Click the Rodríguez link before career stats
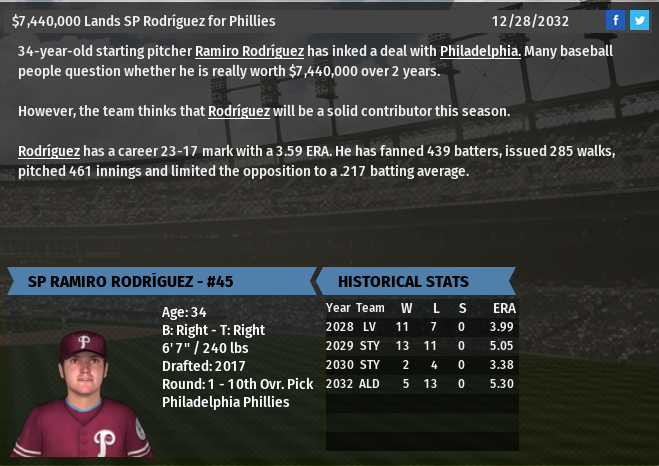Viewport: 659px width, 466px height. (x=49, y=151)
